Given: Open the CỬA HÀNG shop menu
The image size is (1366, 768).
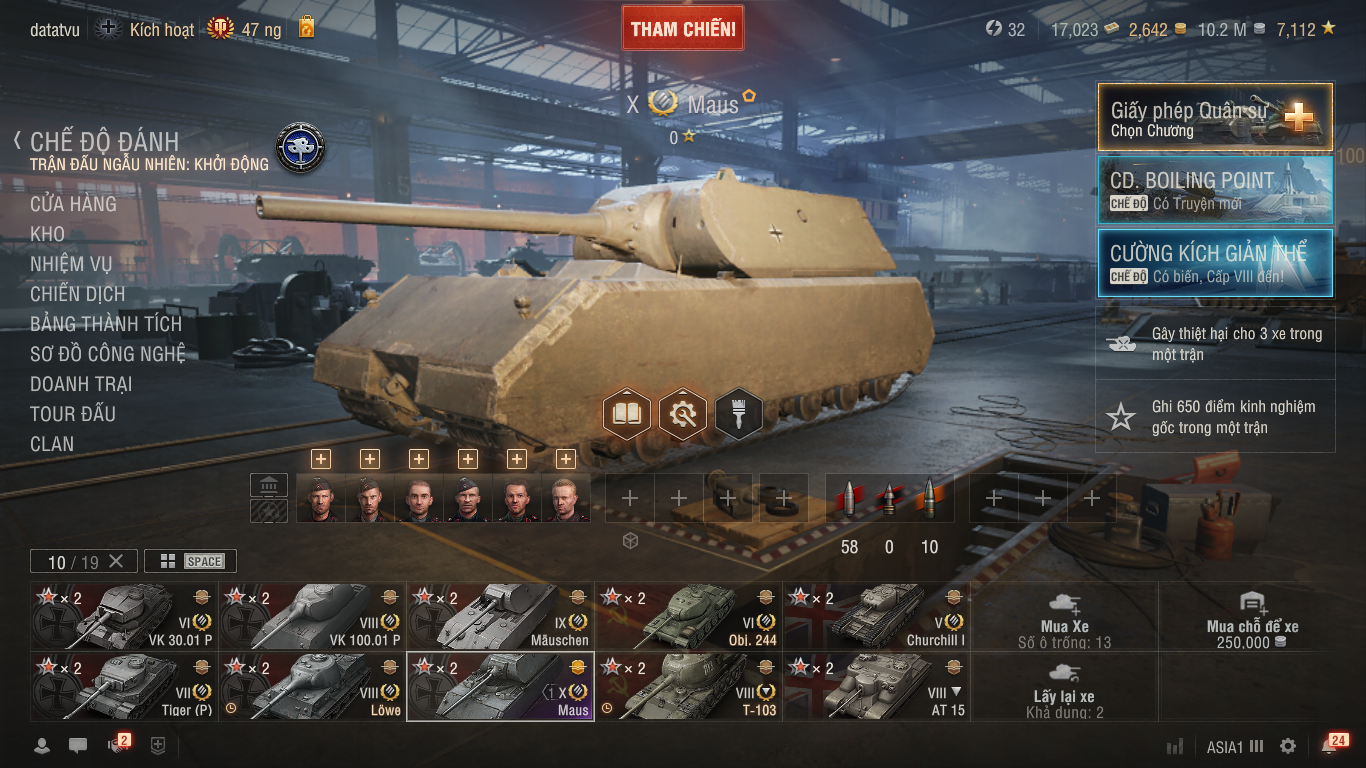Looking at the screenshot, I should coord(73,204).
